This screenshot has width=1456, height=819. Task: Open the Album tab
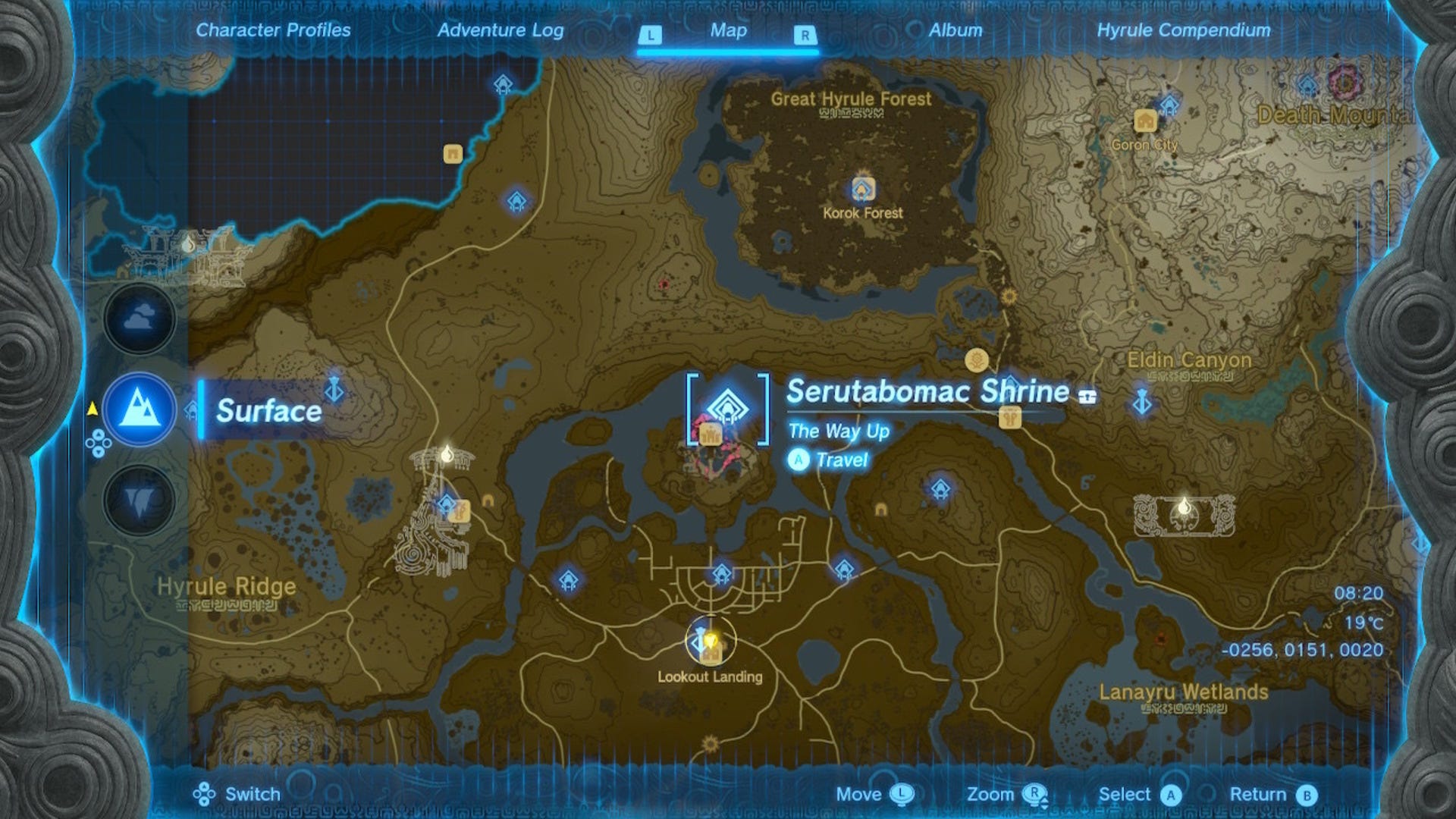[955, 31]
